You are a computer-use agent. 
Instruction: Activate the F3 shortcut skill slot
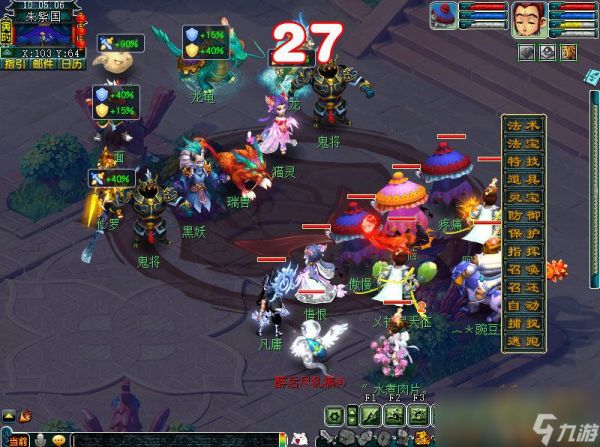418,415
